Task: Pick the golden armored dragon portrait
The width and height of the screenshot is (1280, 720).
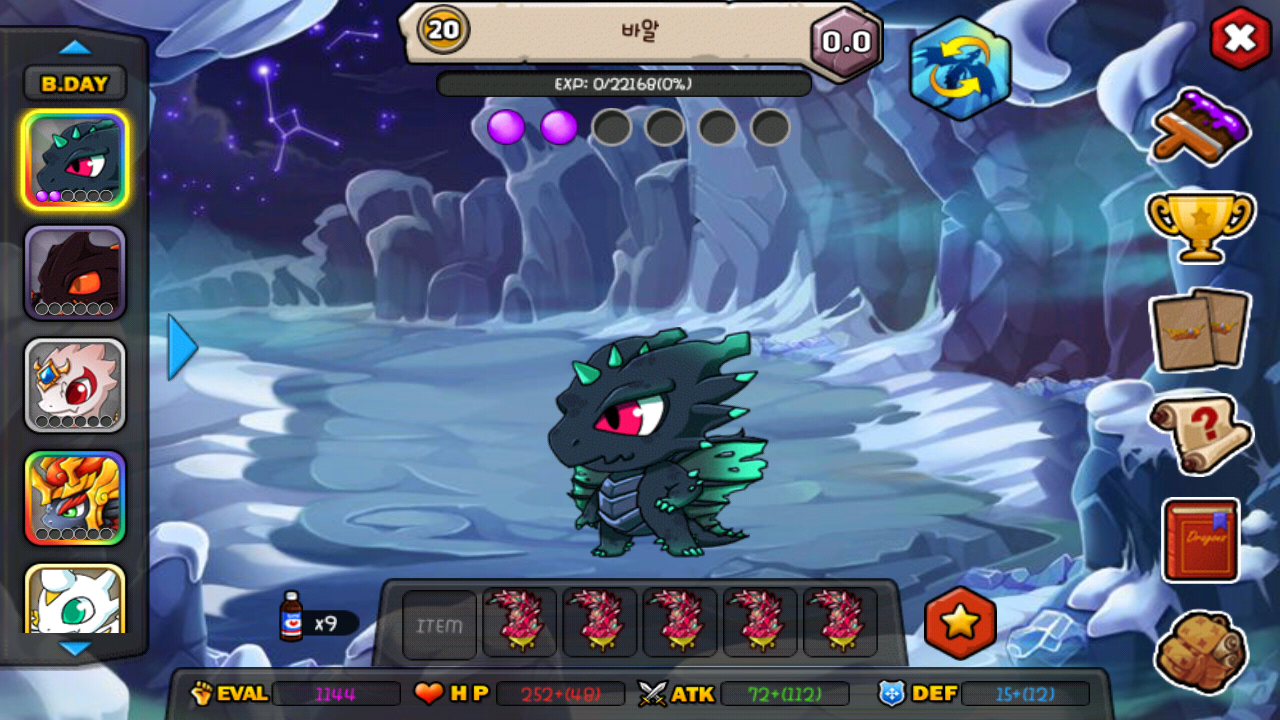Action: (75, 498)
